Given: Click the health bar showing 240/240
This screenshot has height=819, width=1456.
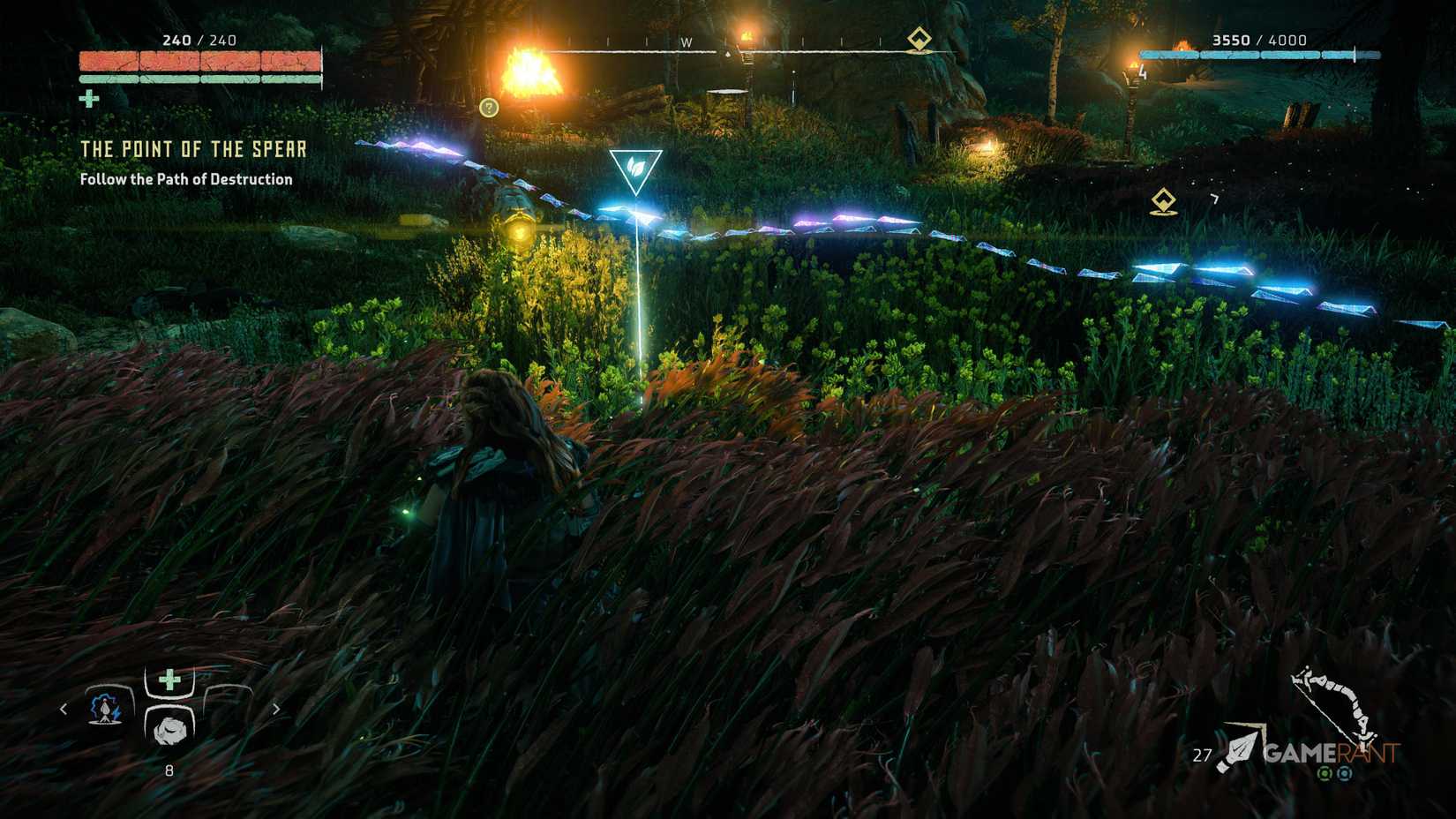Looking at the screenshot, I should point(201,62).
